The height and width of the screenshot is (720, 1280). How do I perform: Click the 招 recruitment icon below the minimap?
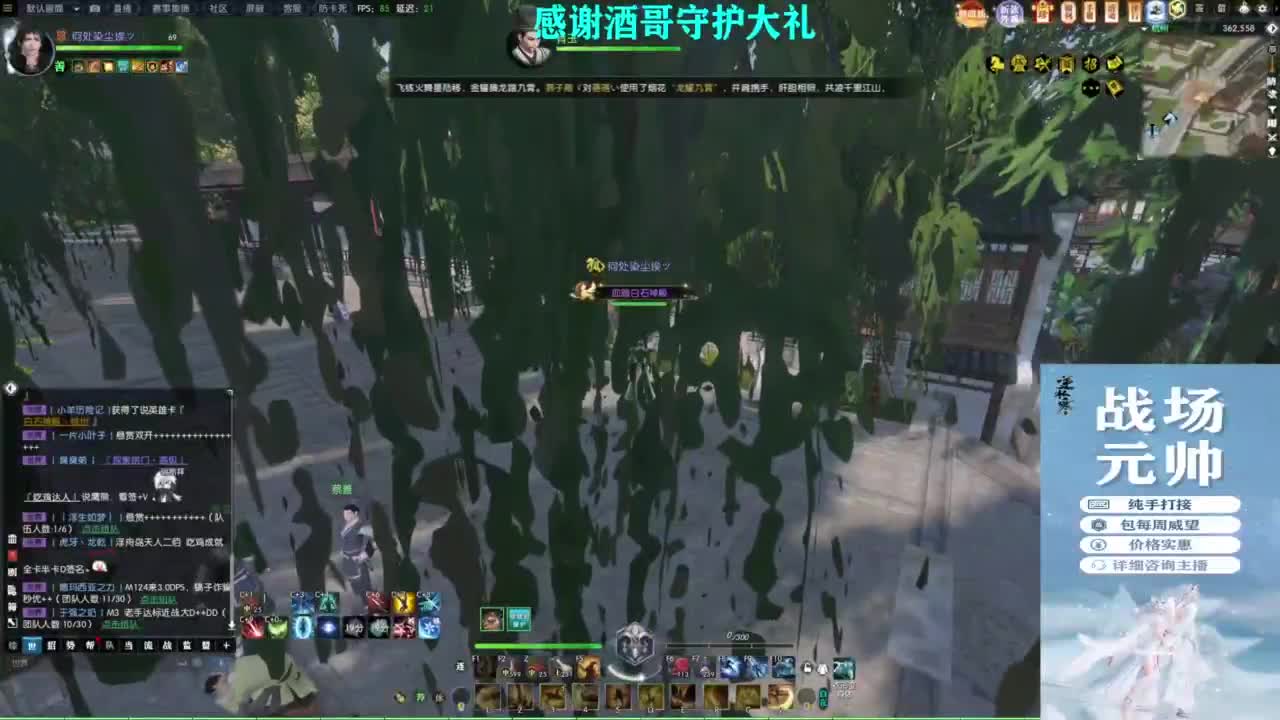pyautogui.click(x=1090, y=63)
